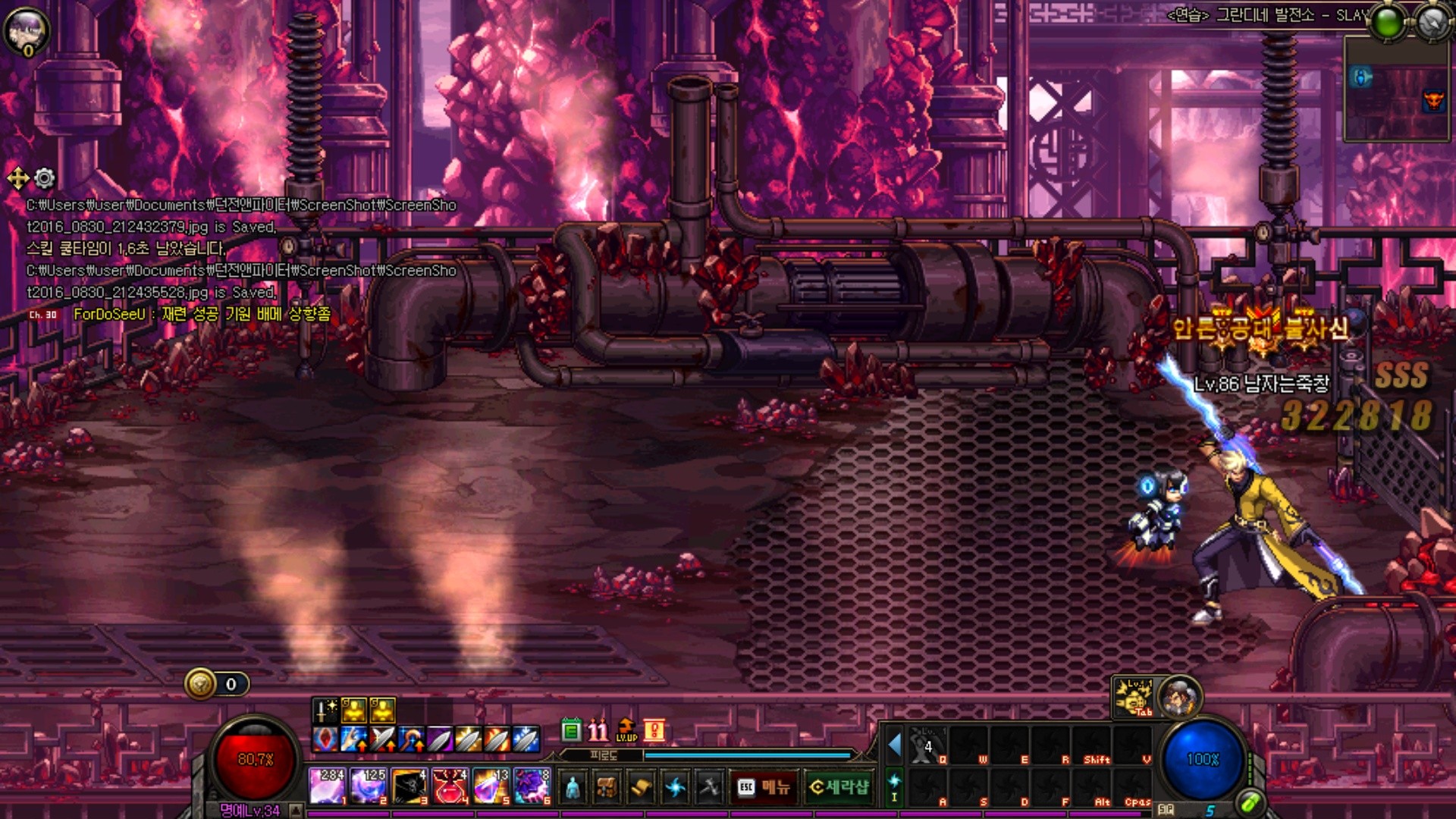Viewport: 1456px width, 819px height.
Task: Open the inventory treasure chest icon
Action: tap(607, 787)
